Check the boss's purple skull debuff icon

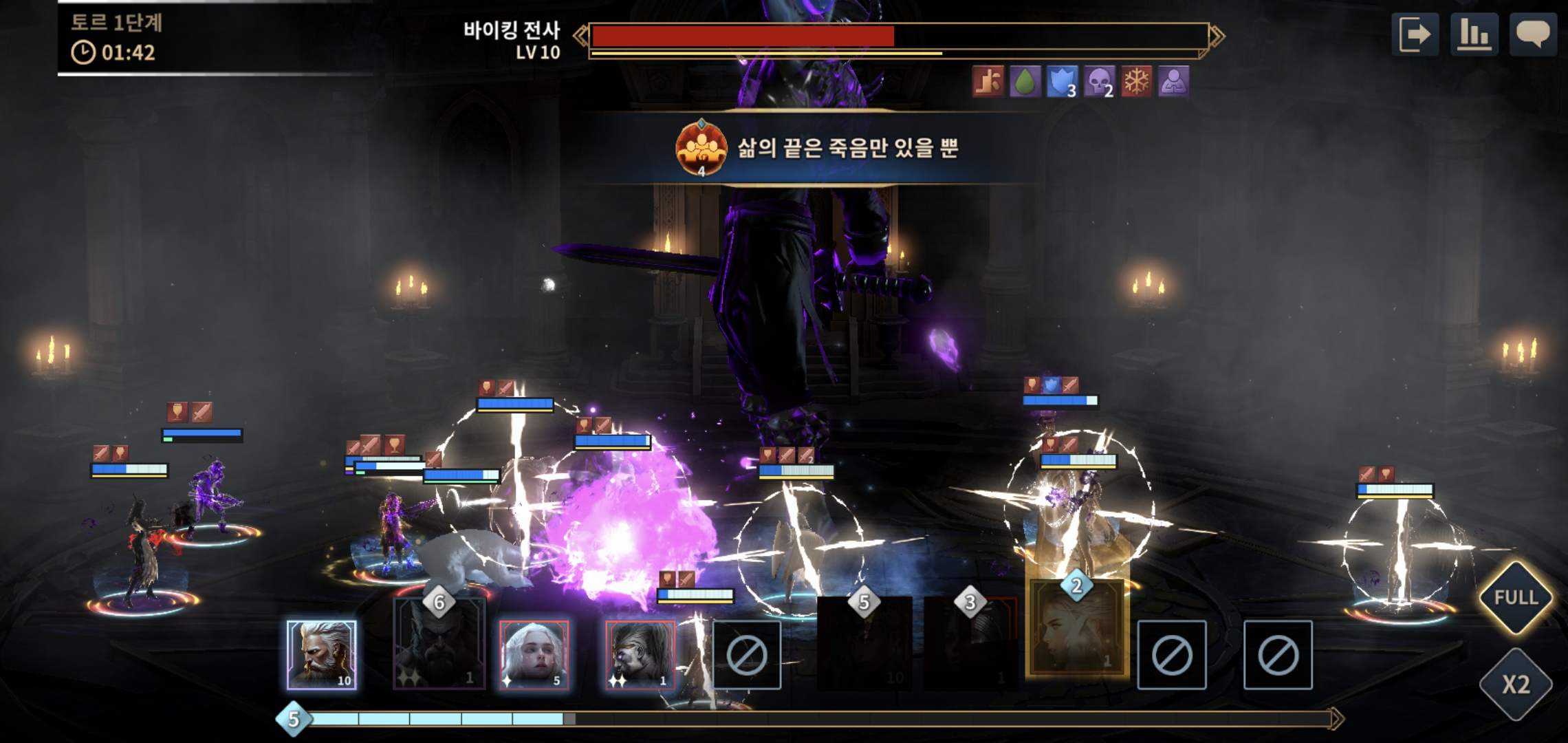pos(1098,82)
